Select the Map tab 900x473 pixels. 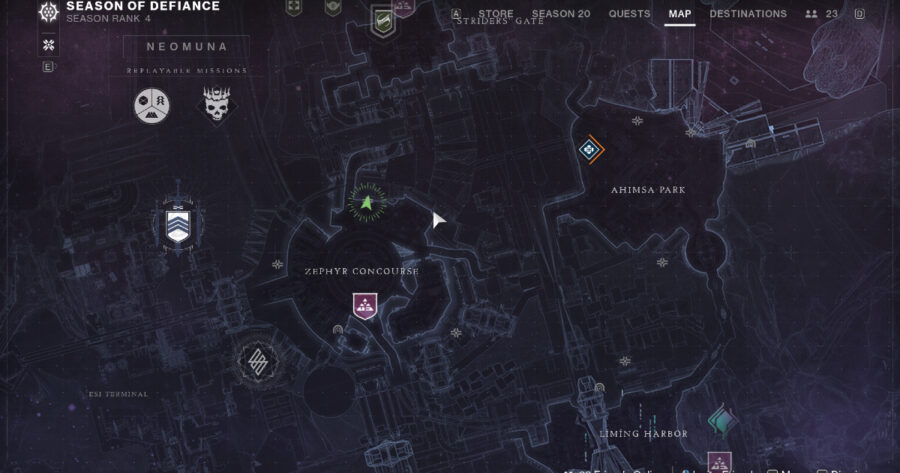(x=679, y=14)
